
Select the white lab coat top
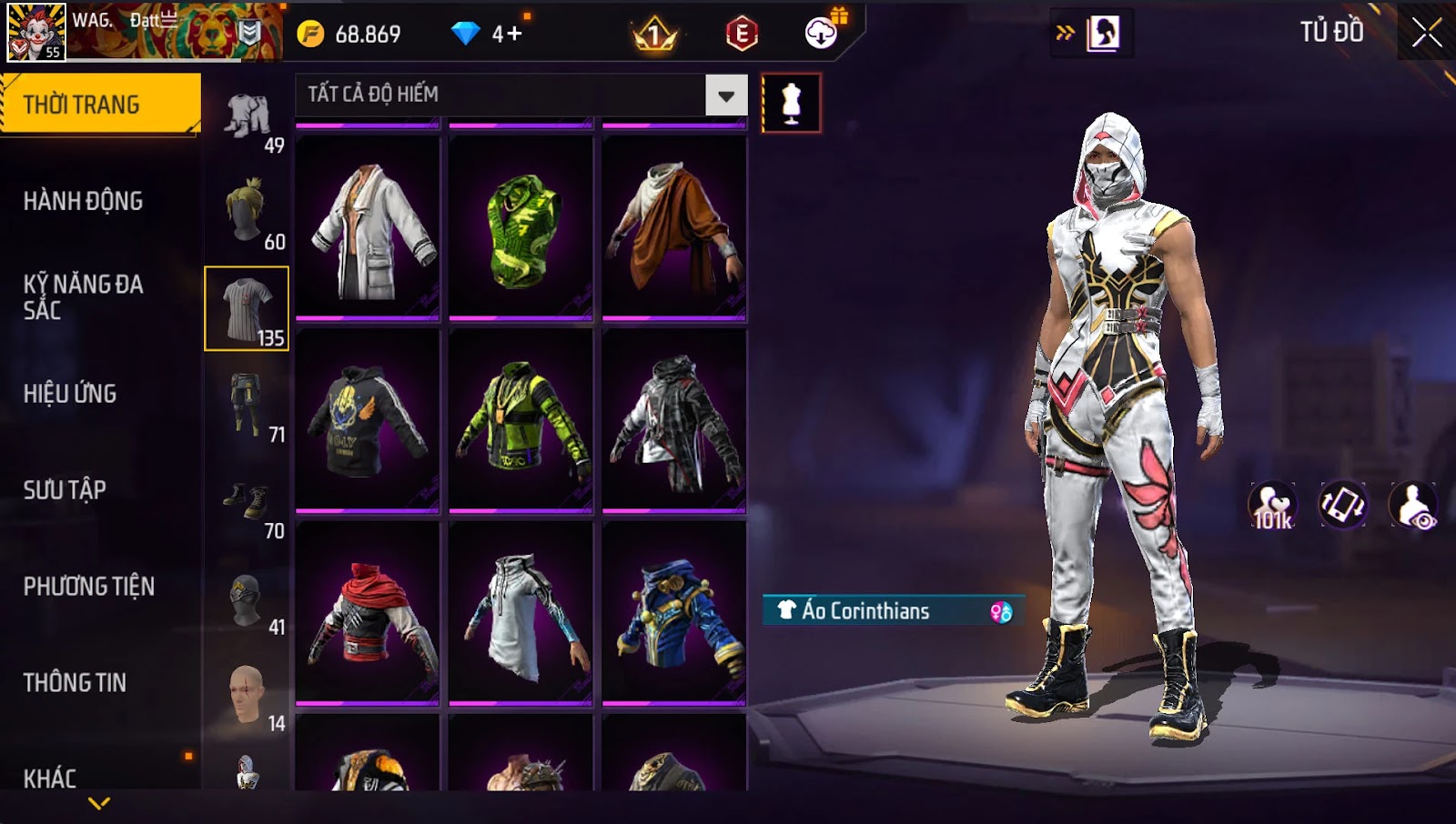point(368,228)
